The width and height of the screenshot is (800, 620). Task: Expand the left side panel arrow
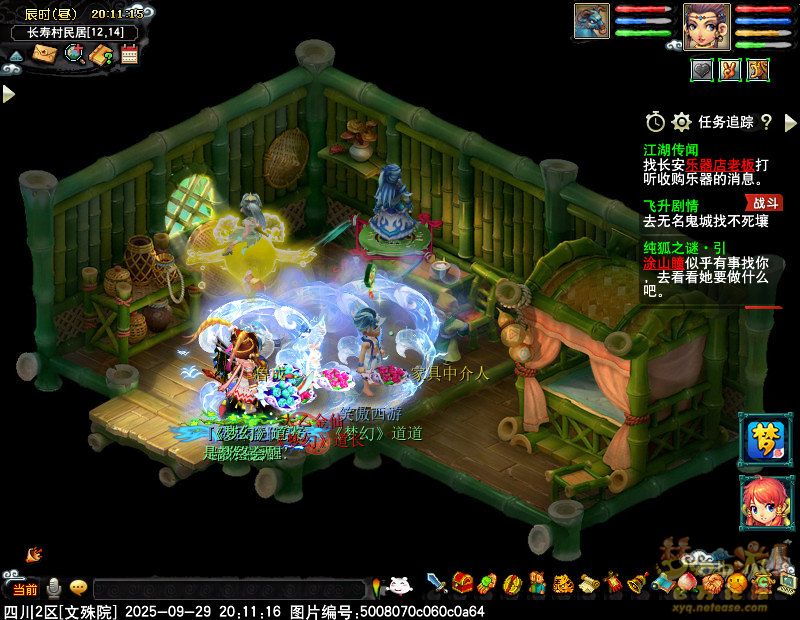click(8, 93)
